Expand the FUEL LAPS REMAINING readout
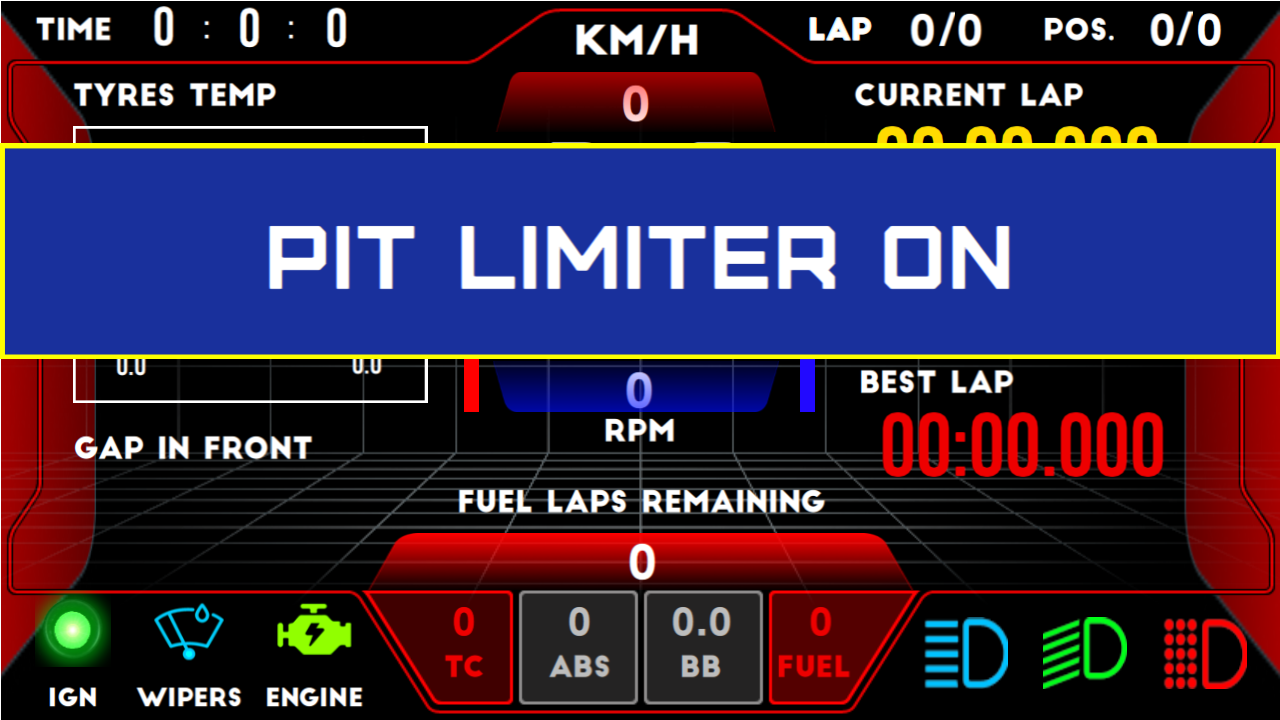 [640, 530]
